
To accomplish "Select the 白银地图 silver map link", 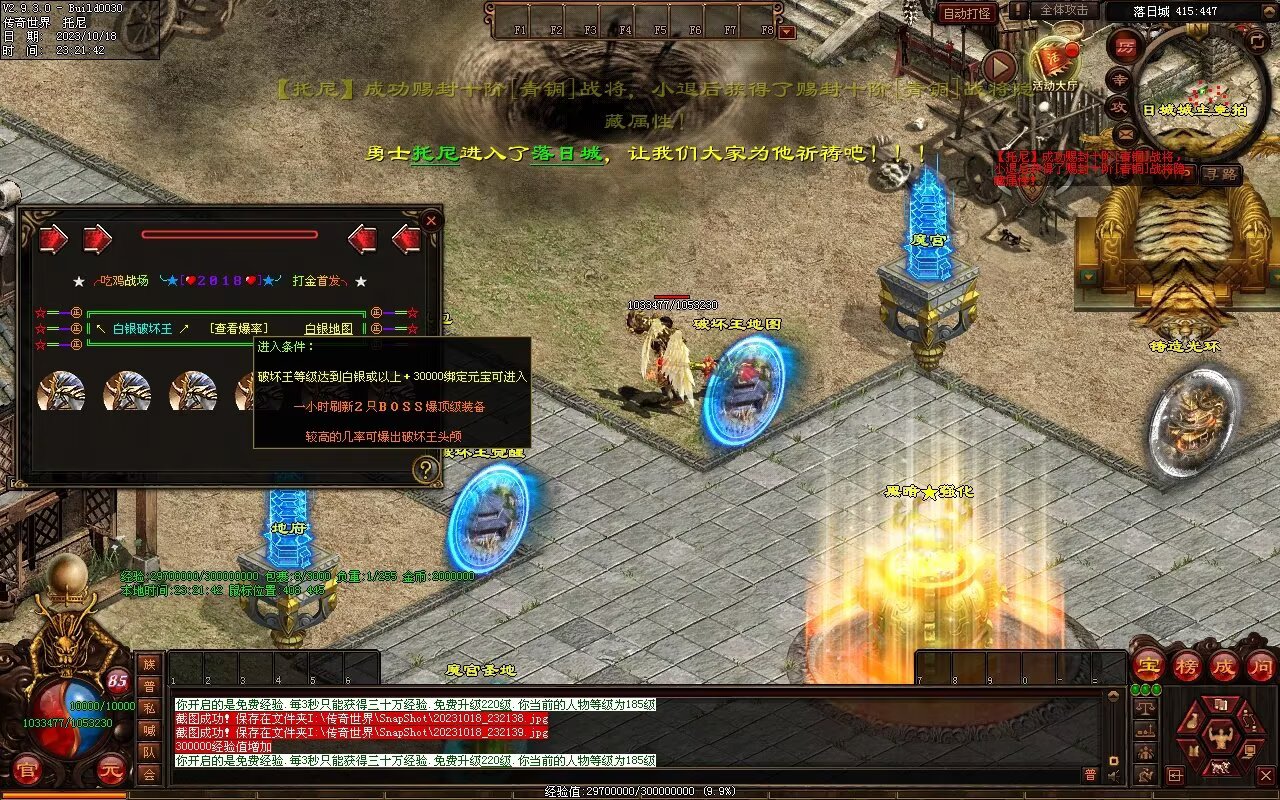I will point(329,329).
